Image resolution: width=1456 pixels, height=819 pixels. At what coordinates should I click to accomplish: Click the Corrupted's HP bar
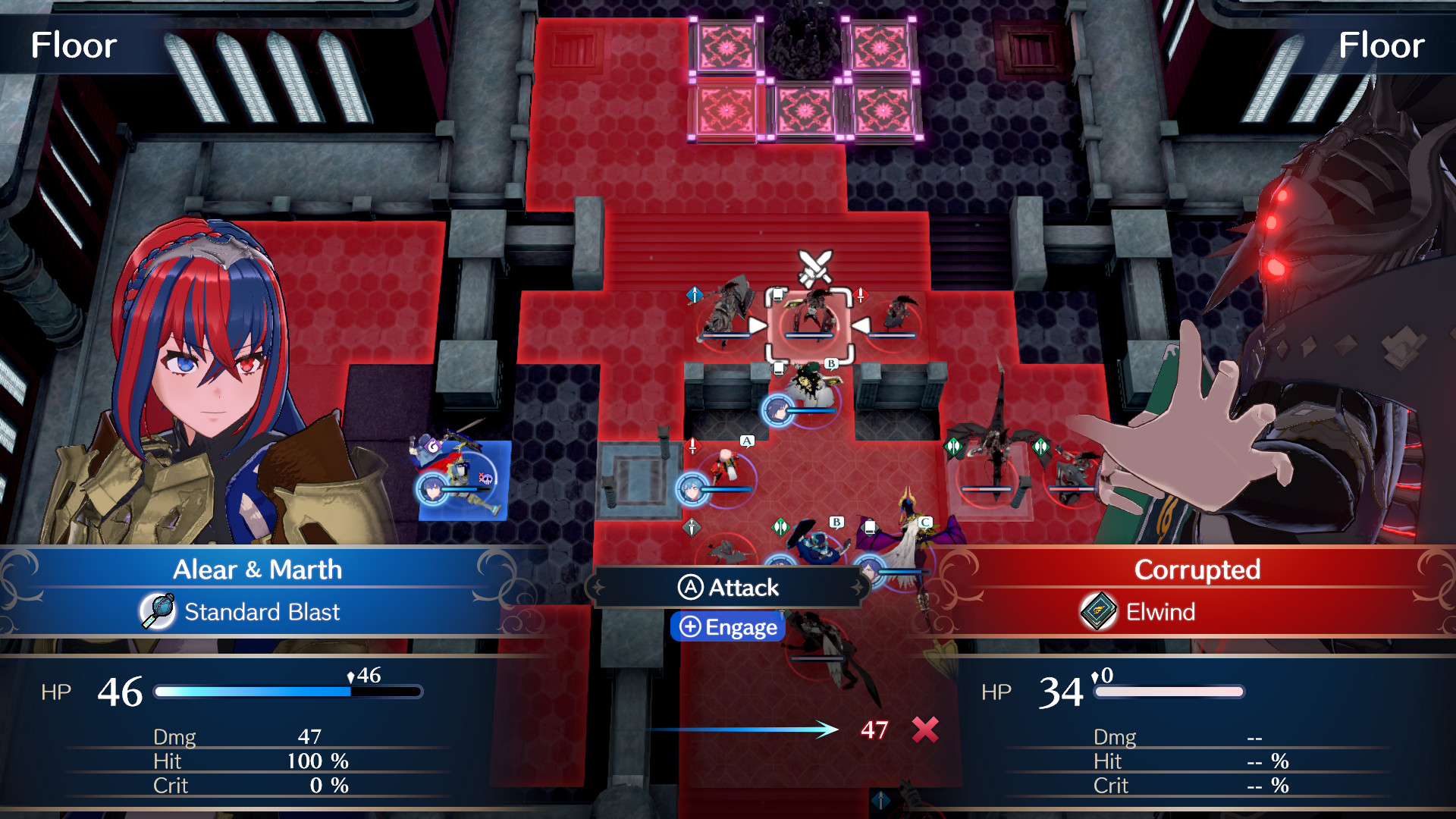pos(1168,692)
